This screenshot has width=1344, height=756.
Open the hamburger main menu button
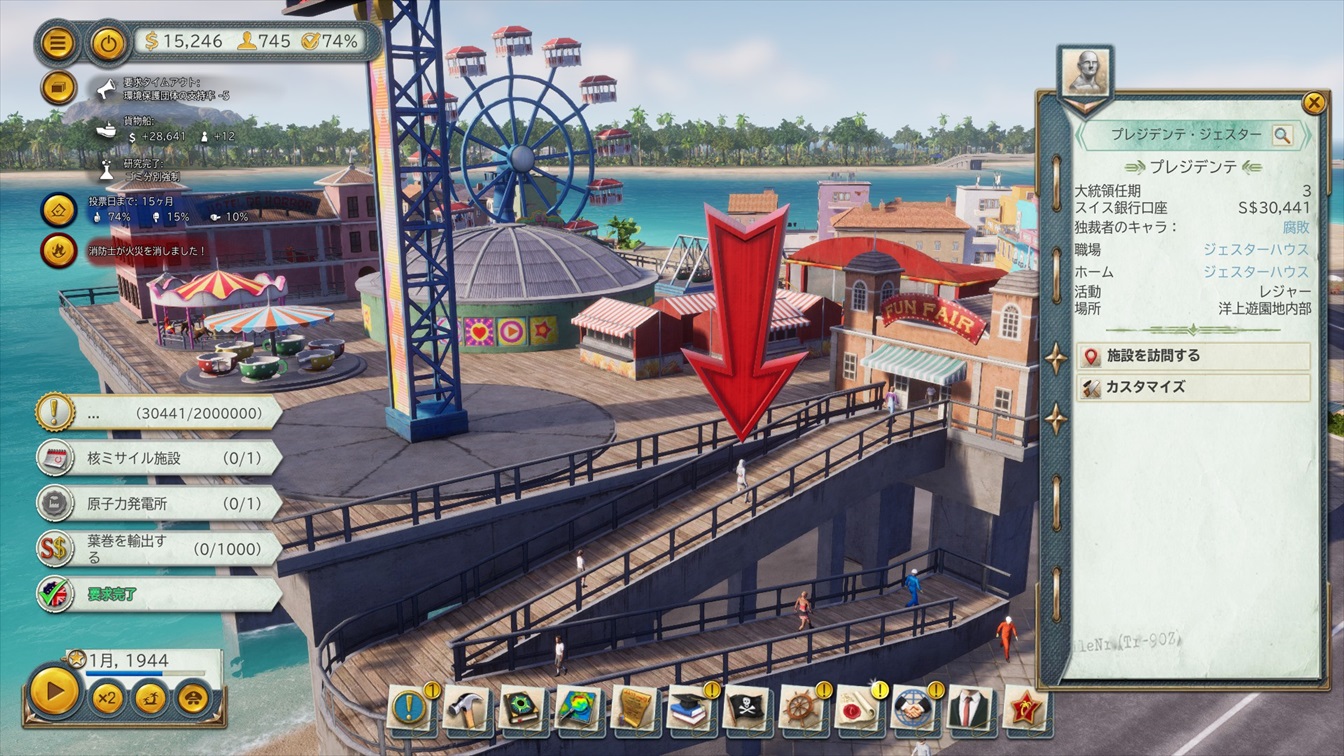[59, 43]
